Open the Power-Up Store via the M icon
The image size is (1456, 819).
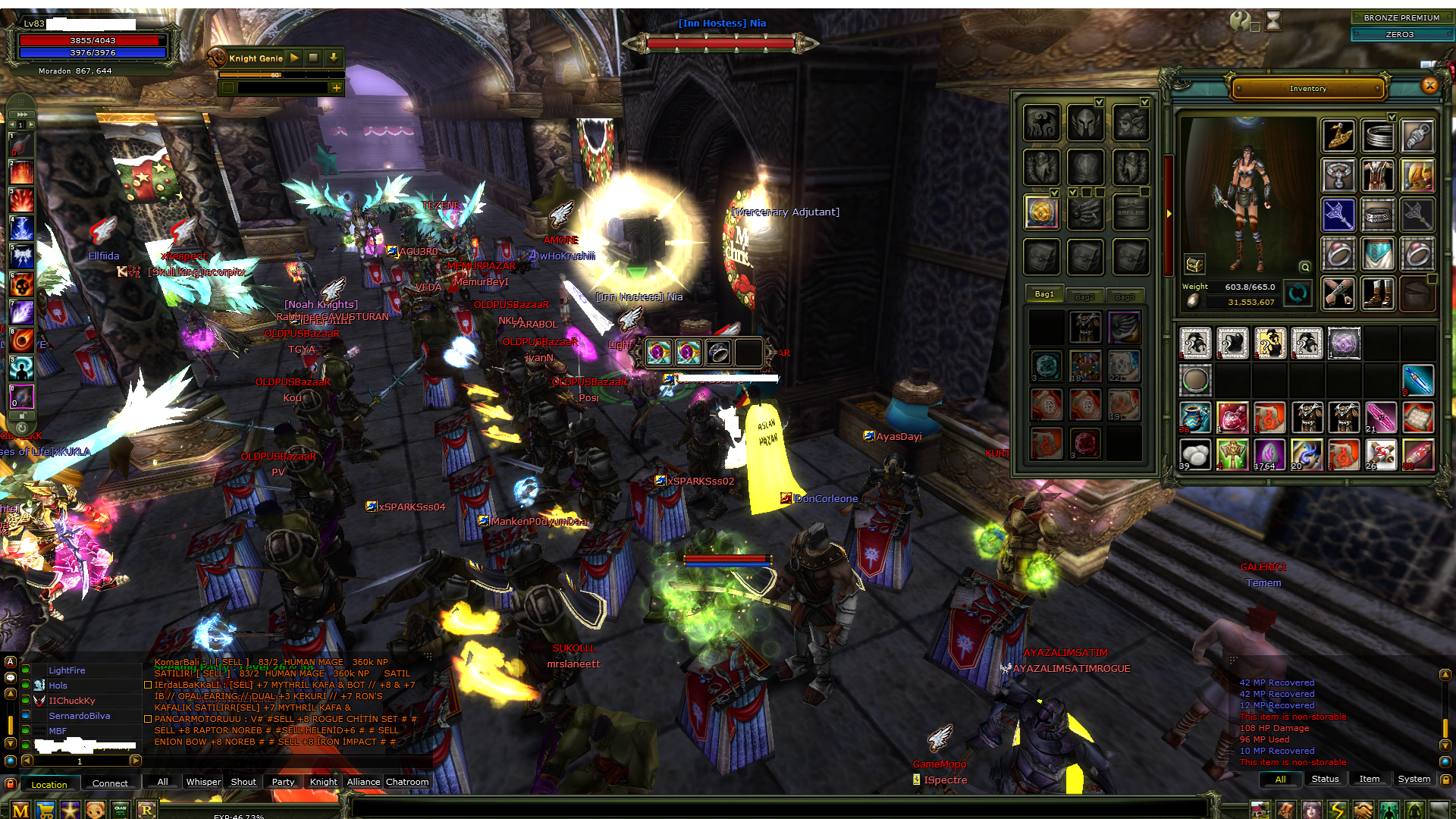coord(20,809)
